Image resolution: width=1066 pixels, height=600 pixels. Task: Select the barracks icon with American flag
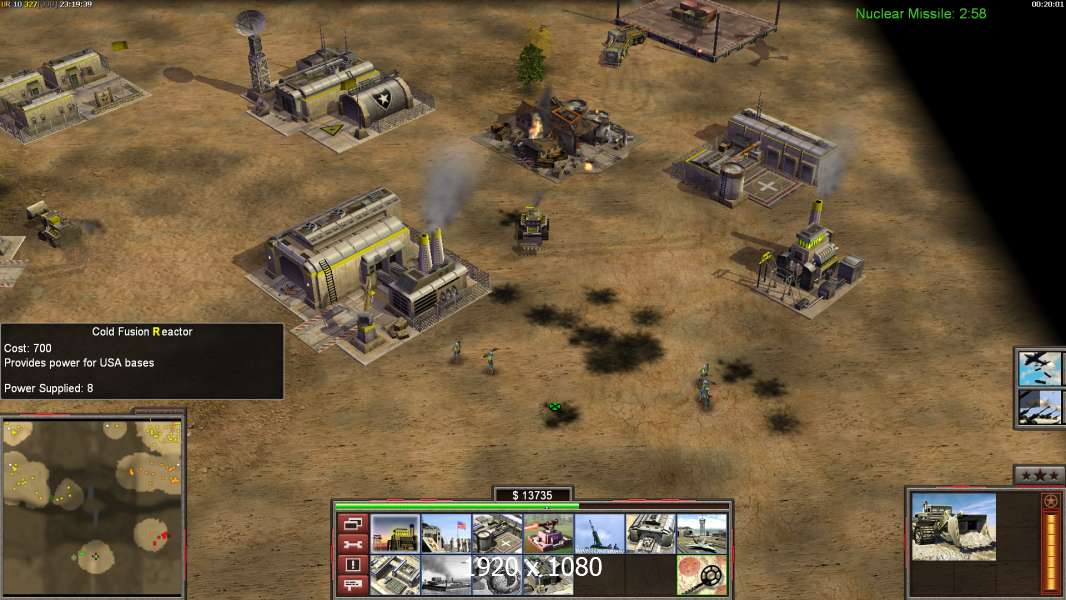click(x=446, y=534)
